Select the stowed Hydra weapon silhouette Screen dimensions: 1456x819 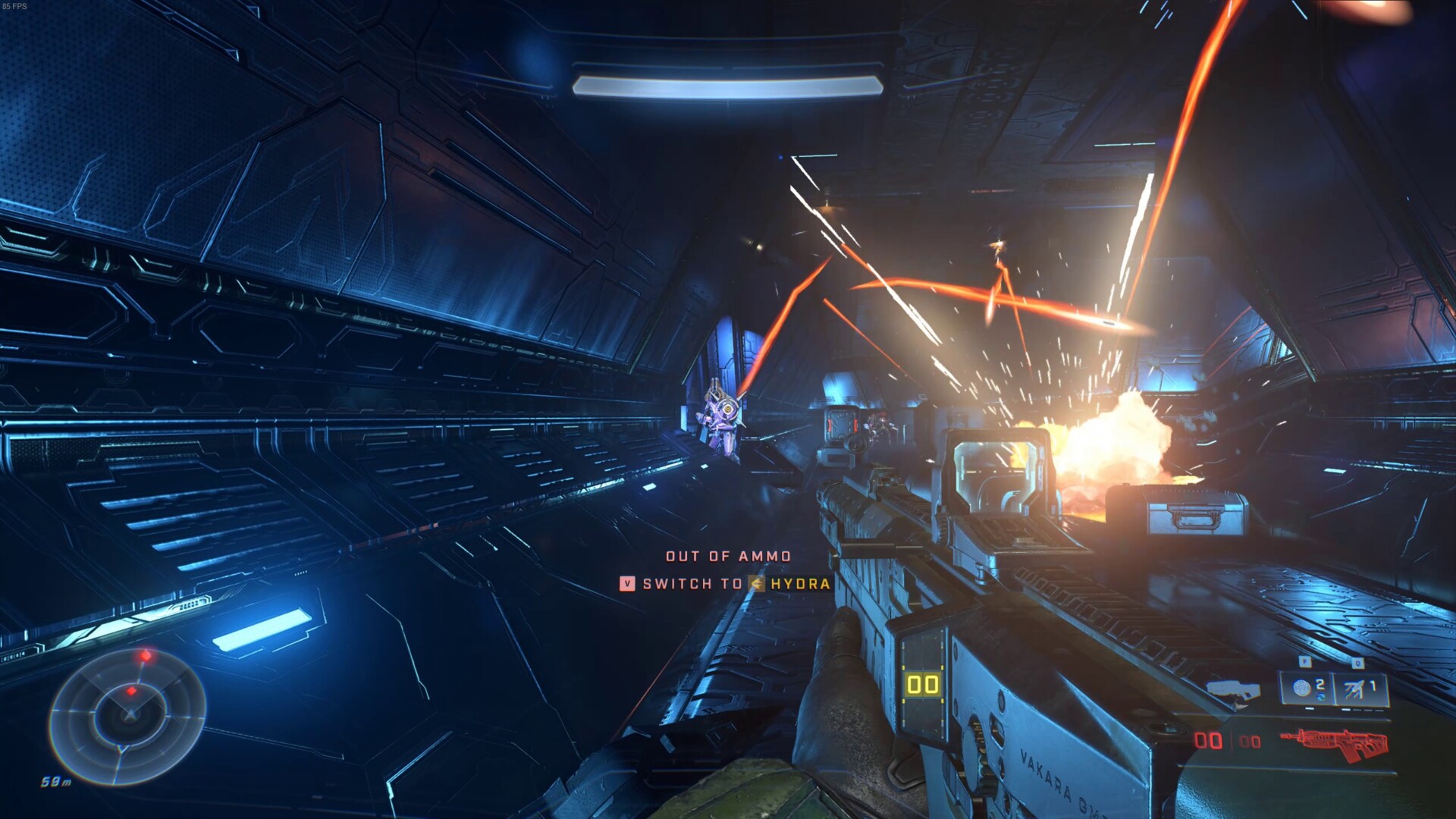1233,691
